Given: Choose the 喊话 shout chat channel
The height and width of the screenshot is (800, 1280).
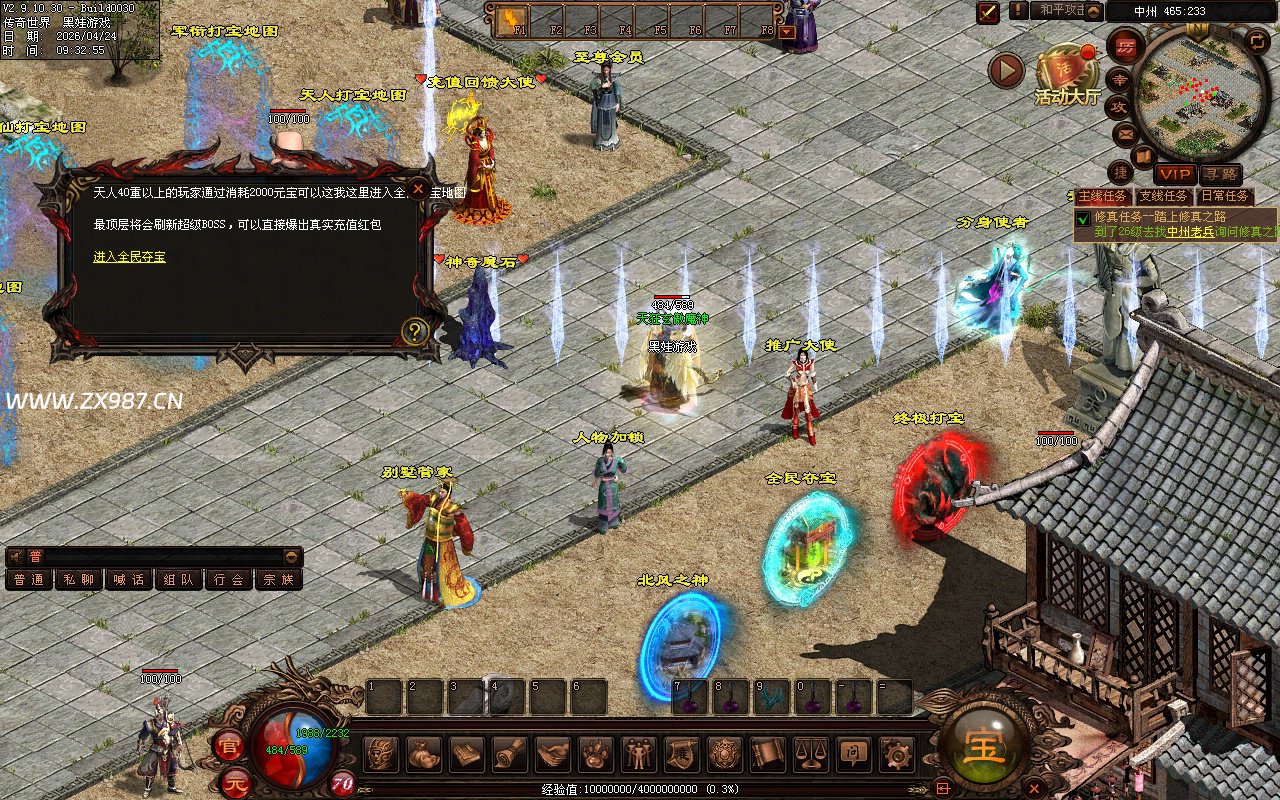Looking at the screenshot, I should pos(129,579).
